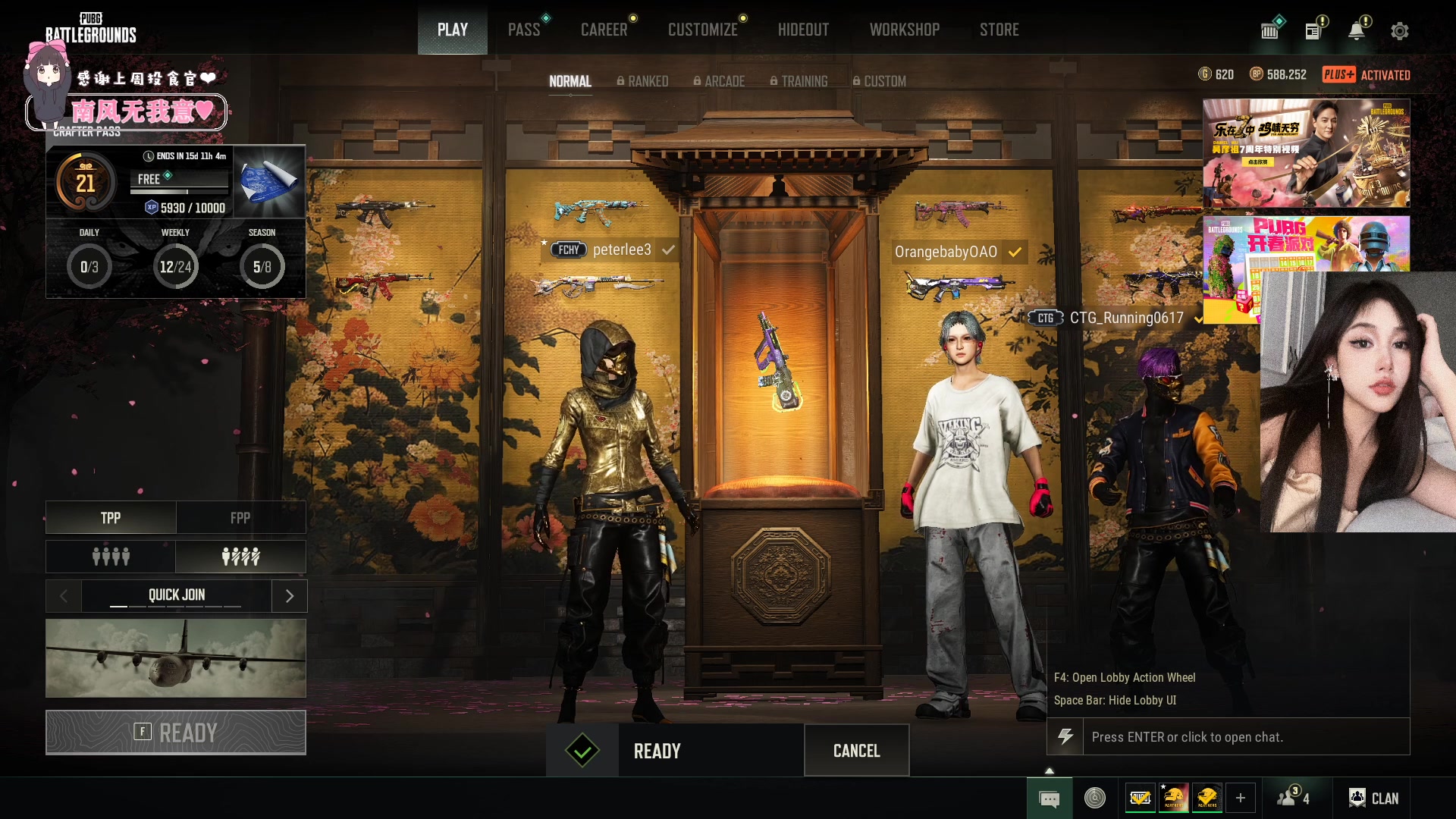Select Ranked game mode

click(642, 81)
